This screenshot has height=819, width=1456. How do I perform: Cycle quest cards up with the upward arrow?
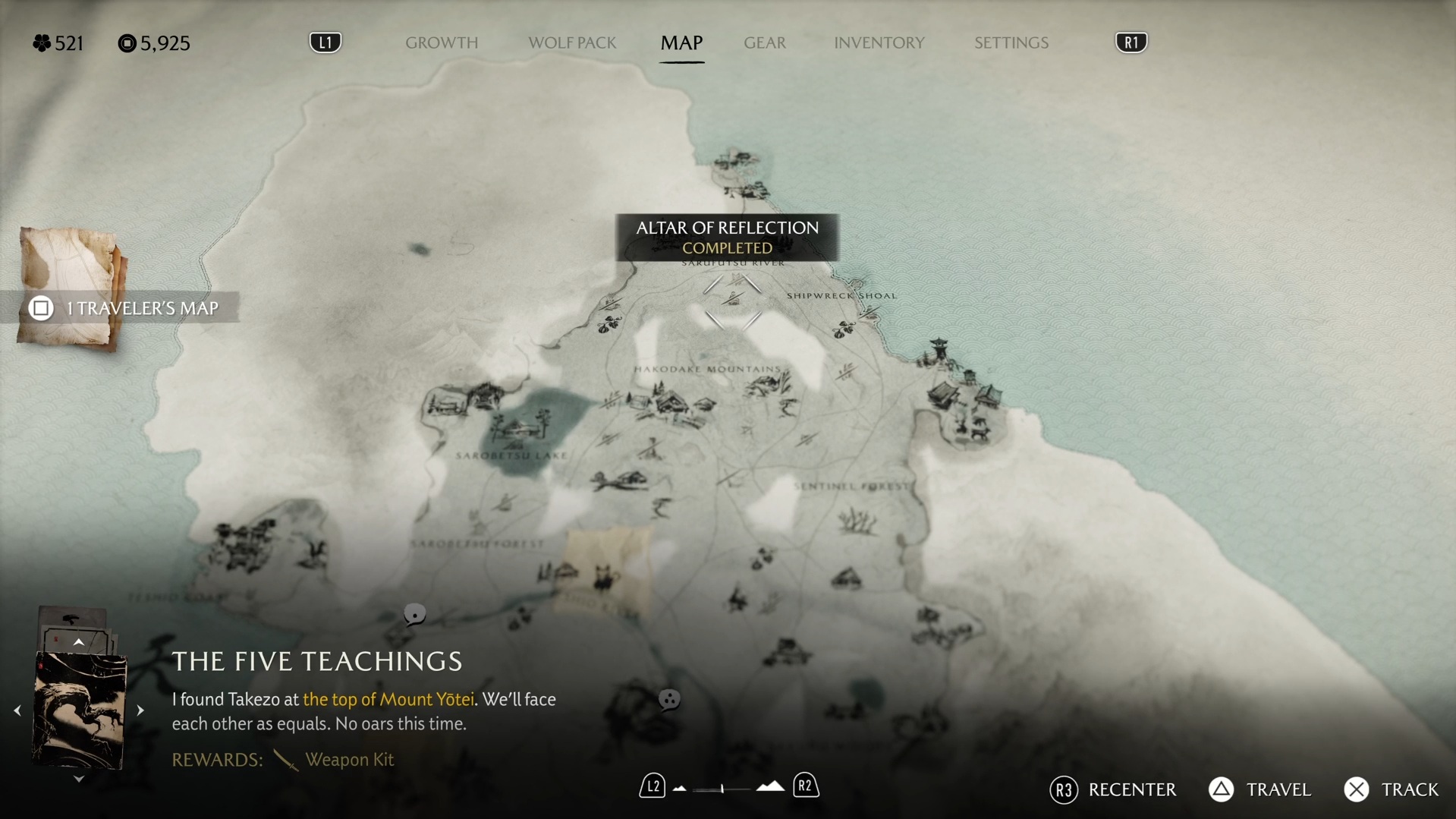click(78, 642)
